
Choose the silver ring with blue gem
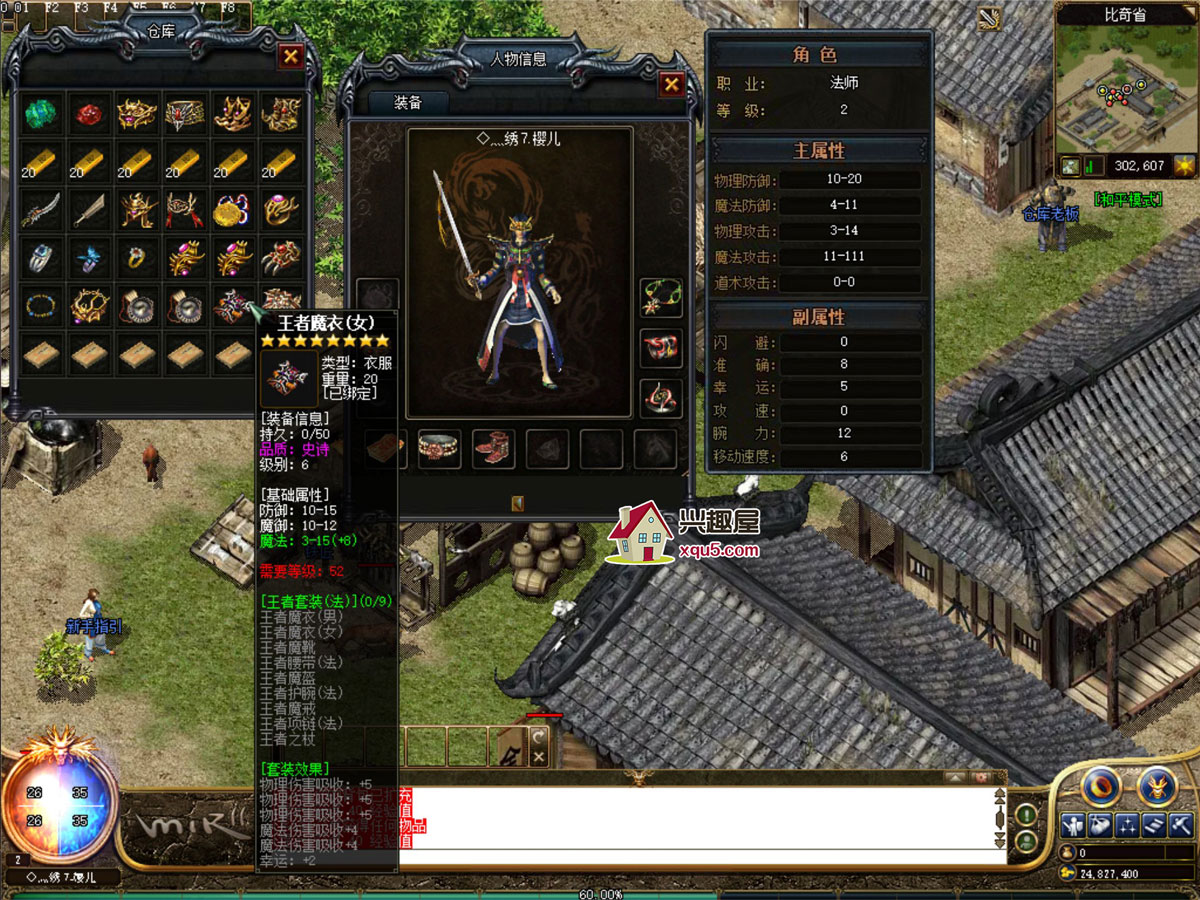pos(41,258)
